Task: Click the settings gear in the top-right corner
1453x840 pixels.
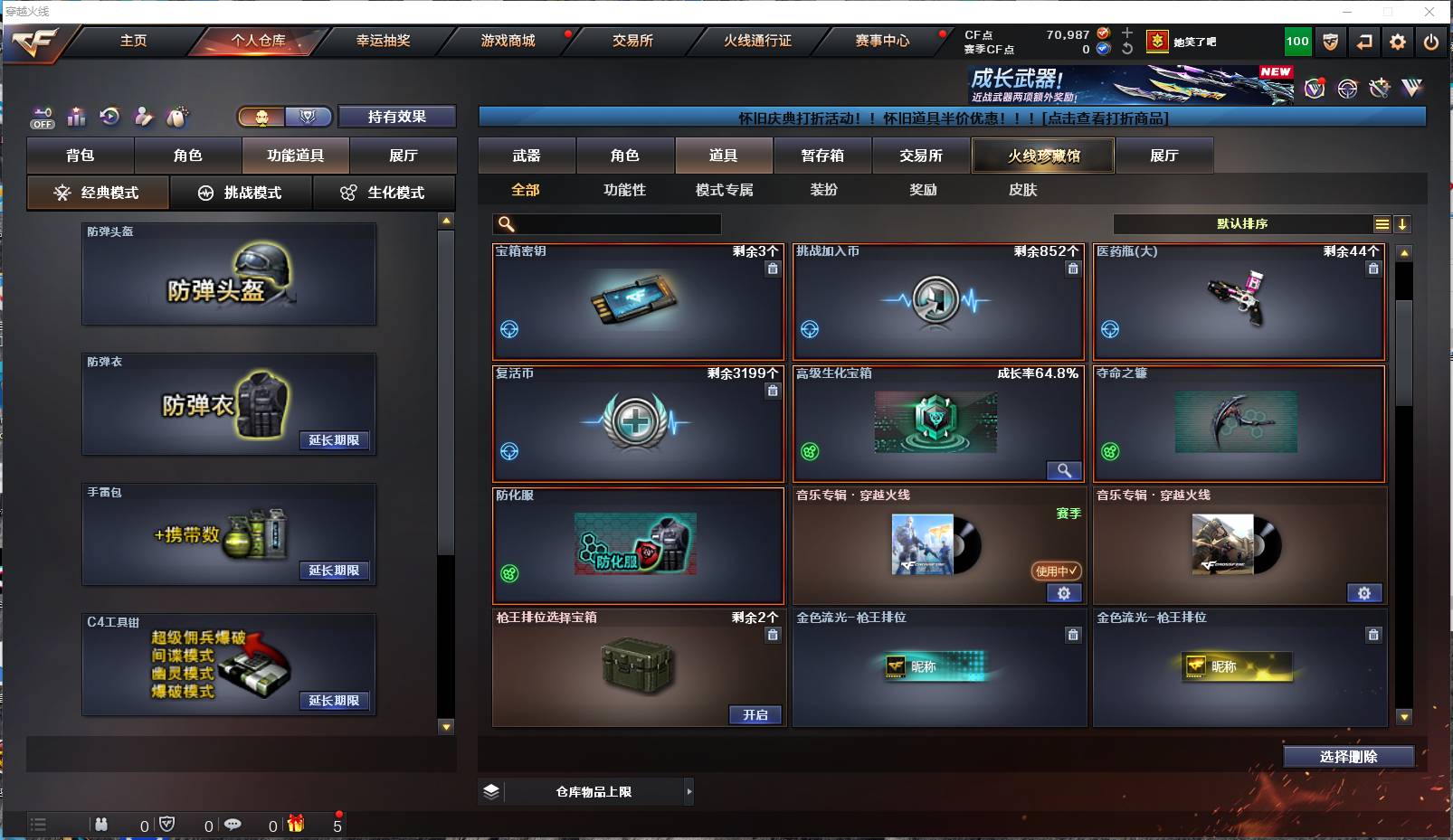Action: click(x=1397, y=42)
